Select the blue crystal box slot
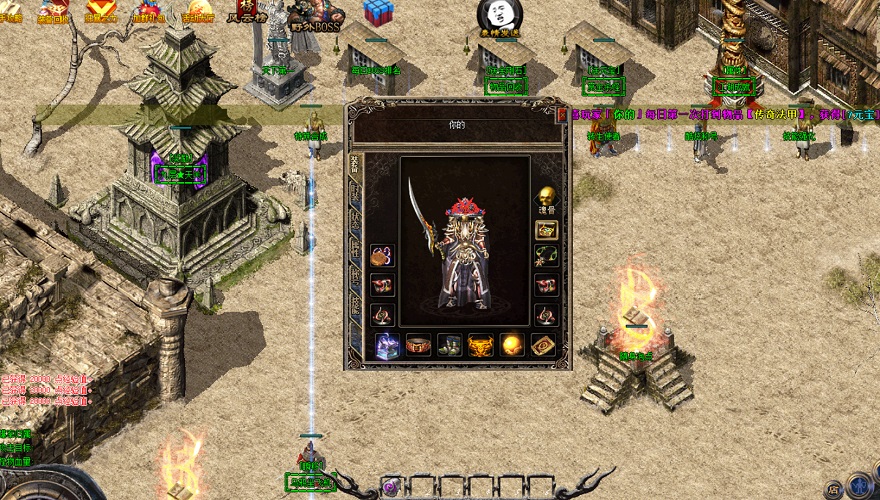Image resolution: width=880 pixels, height=500 pixels. [387, 345]
